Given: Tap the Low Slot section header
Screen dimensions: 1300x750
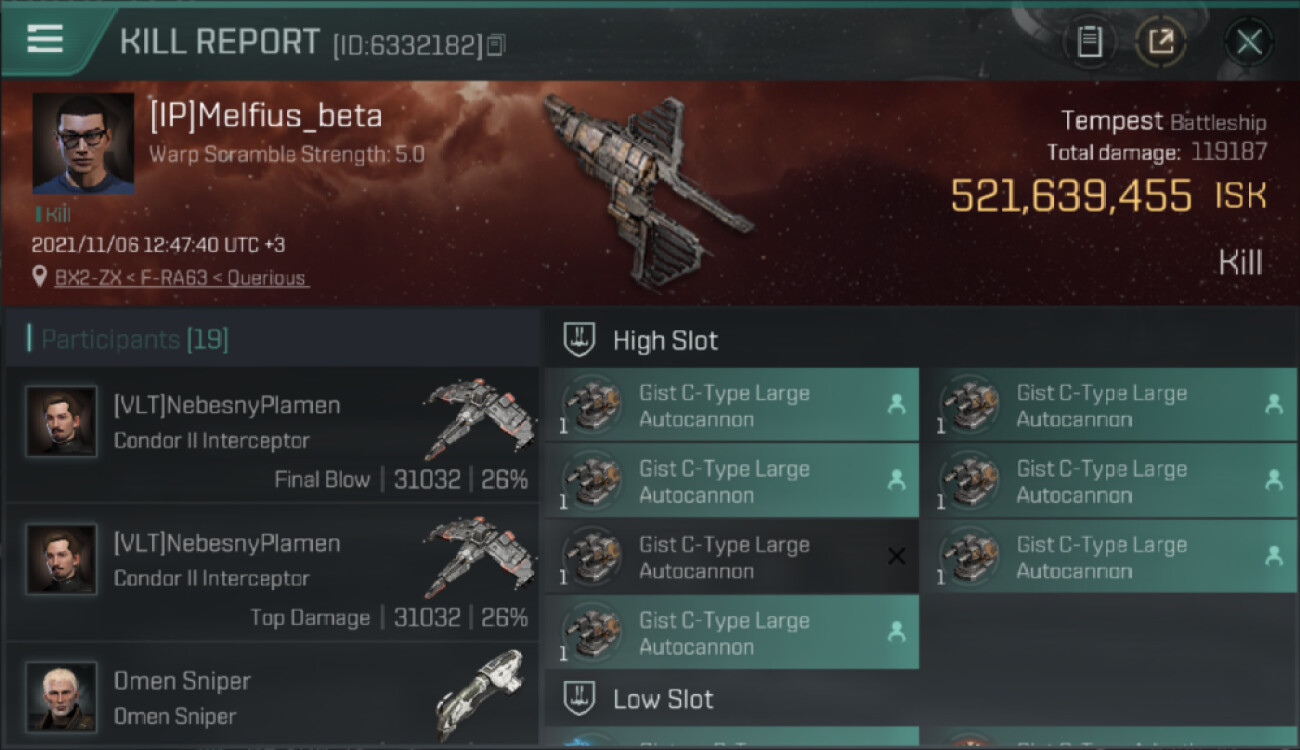Looking at the screenshot, I should pos(663,699).
